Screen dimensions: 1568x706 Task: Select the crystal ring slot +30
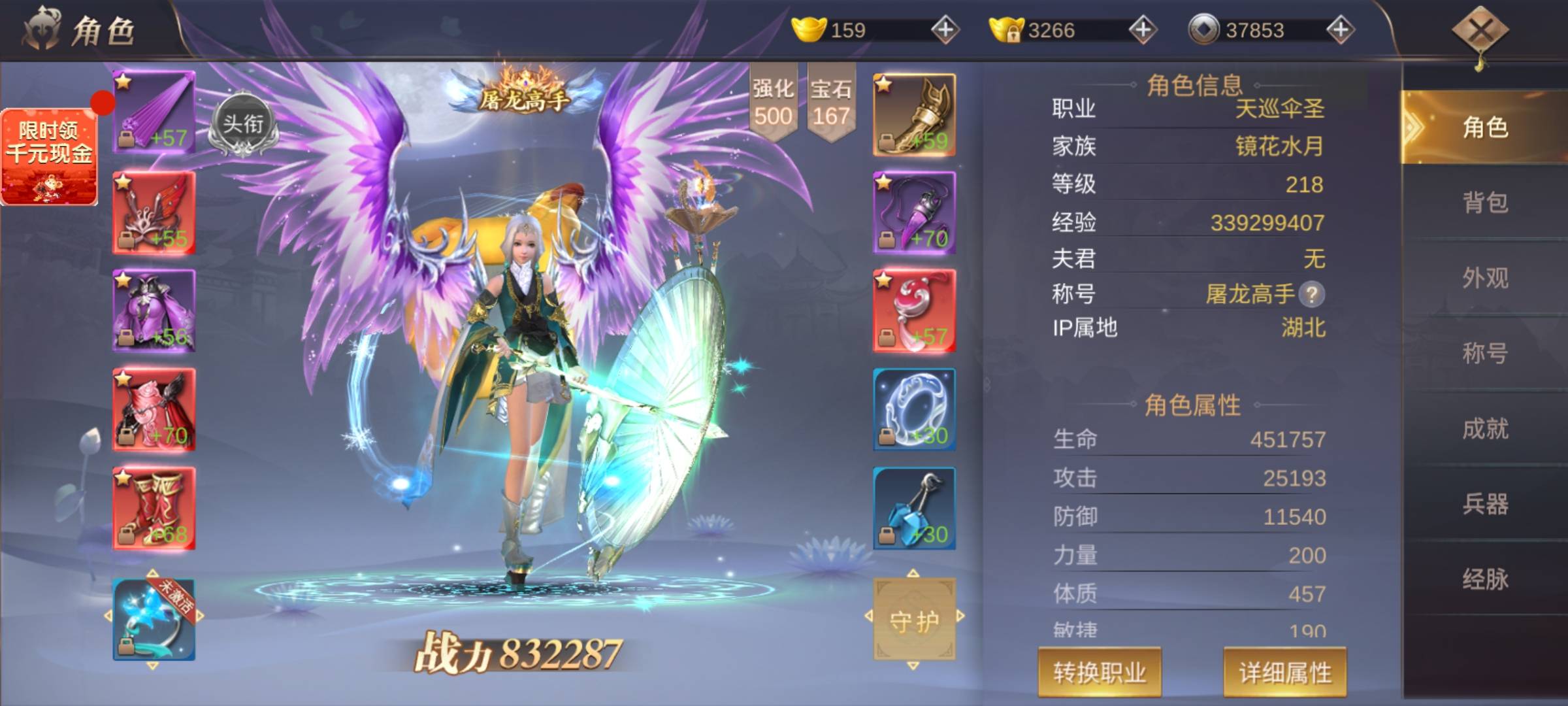tap(914, 410)
